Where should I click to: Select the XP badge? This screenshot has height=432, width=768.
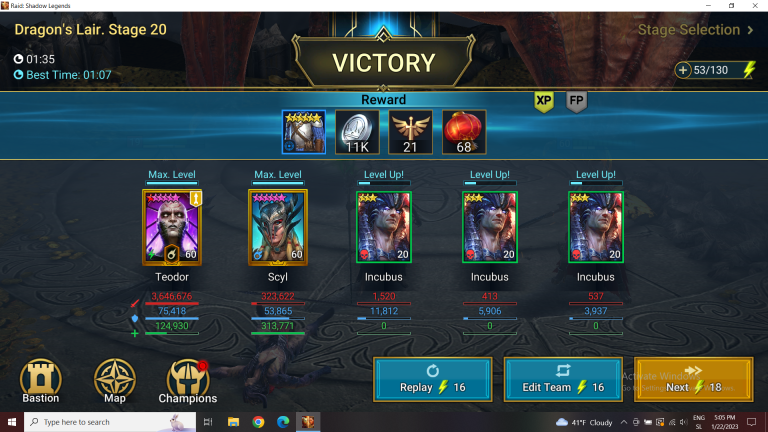click(544, 101)
